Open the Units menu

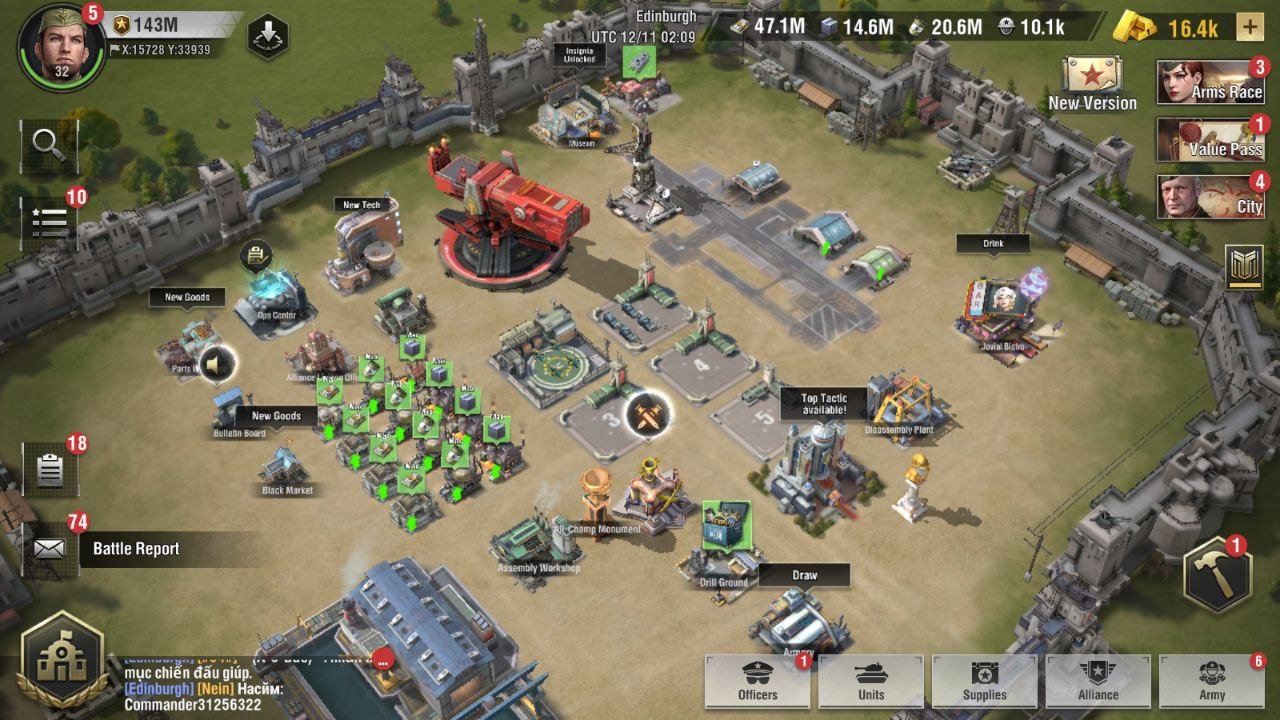pos(871,681)
